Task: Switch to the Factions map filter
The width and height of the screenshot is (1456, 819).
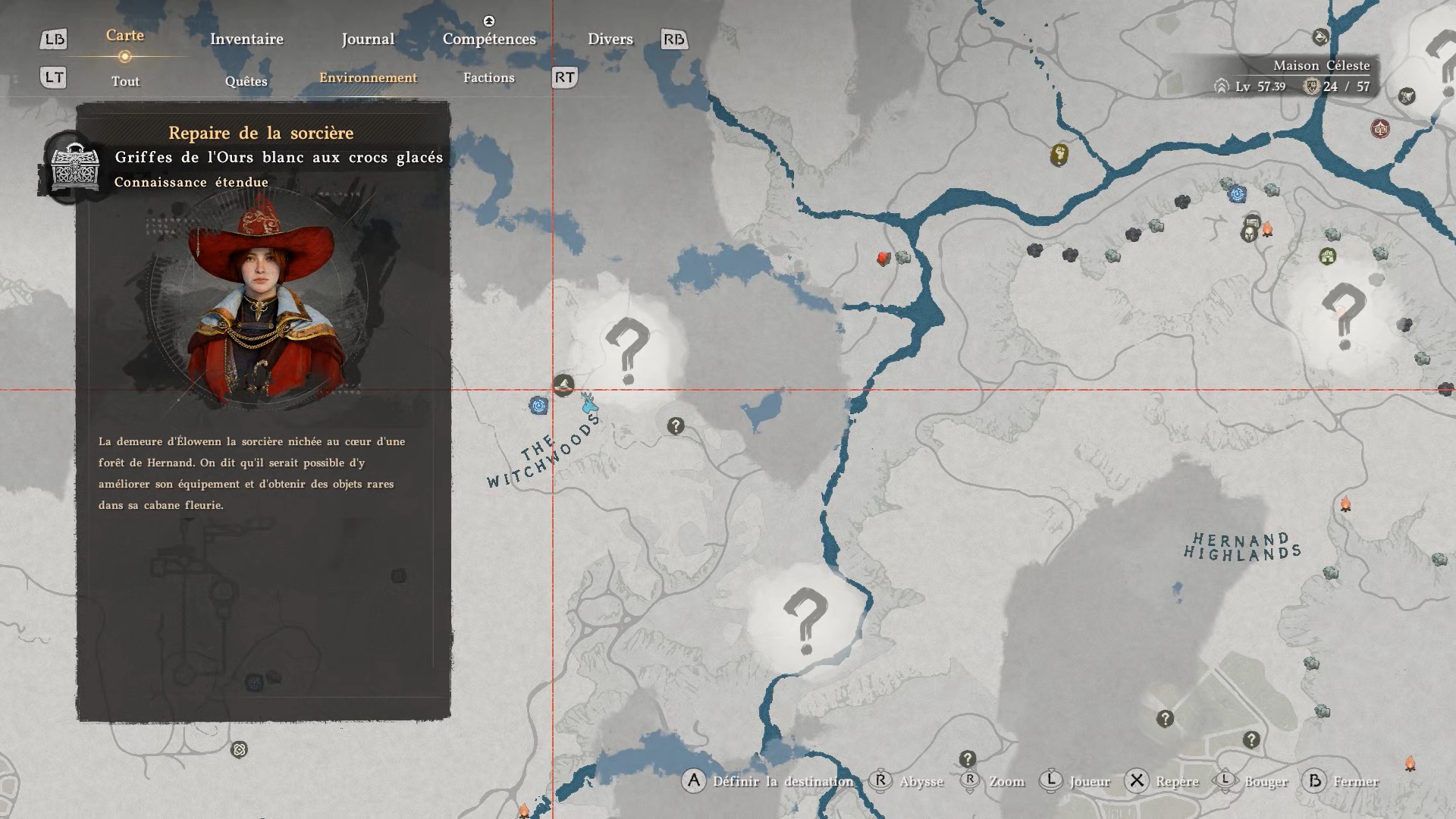Action: point(488,77)
